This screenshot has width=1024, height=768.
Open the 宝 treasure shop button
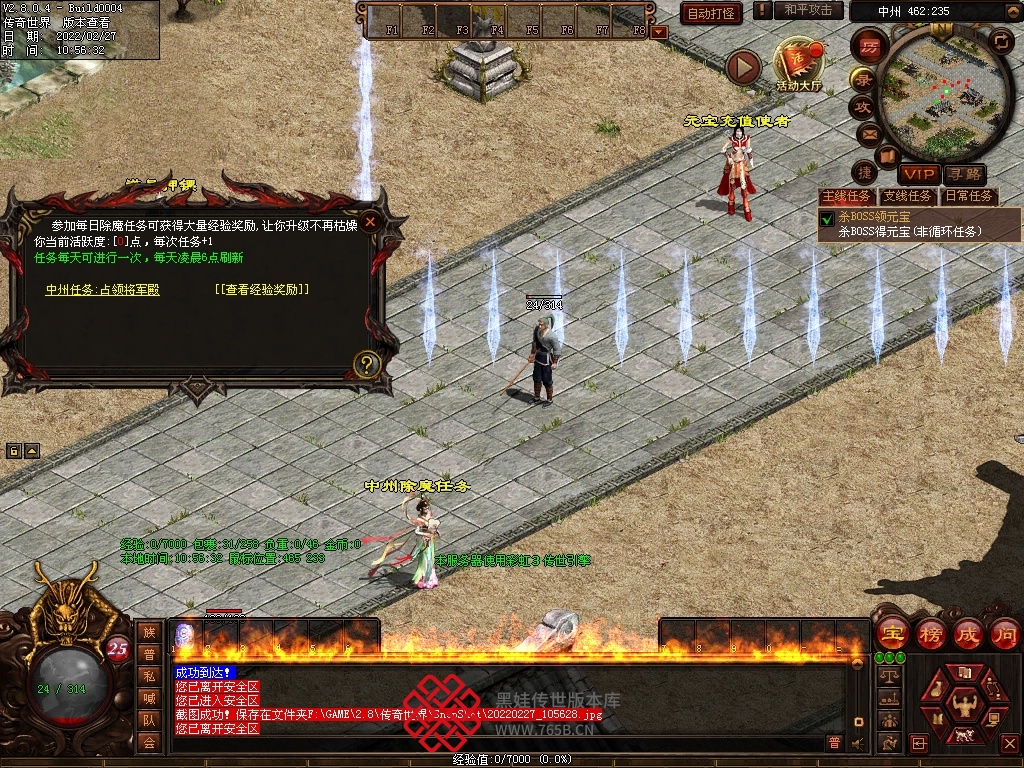click(x=891, y=632)
